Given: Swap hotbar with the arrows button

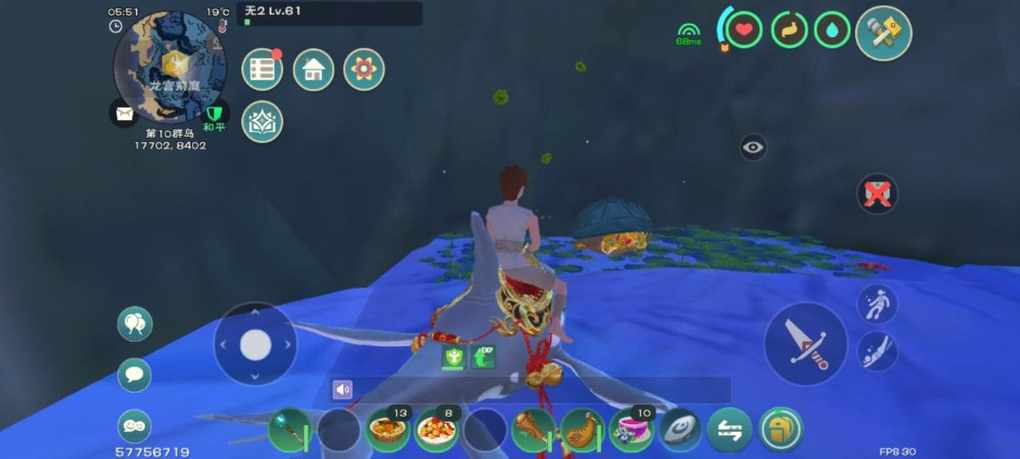Looking at the screenshot, I should [729, 431].
